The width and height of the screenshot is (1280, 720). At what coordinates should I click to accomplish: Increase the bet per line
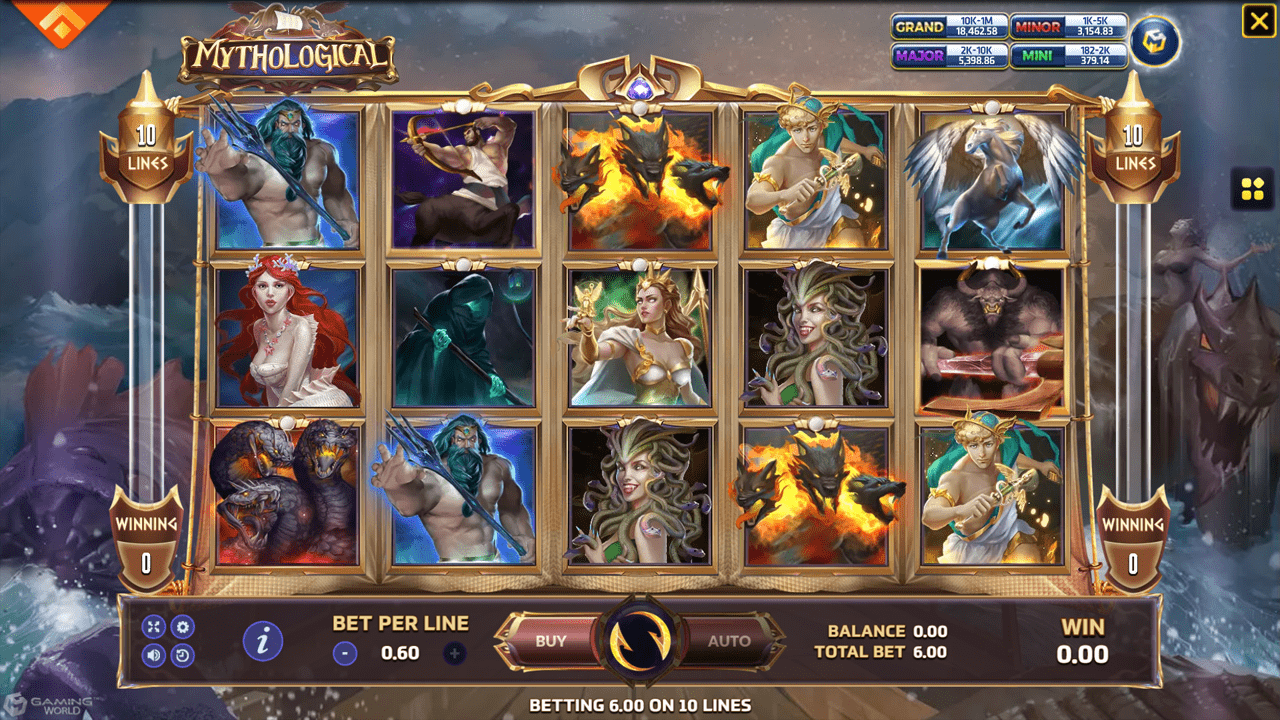(454, 654)
